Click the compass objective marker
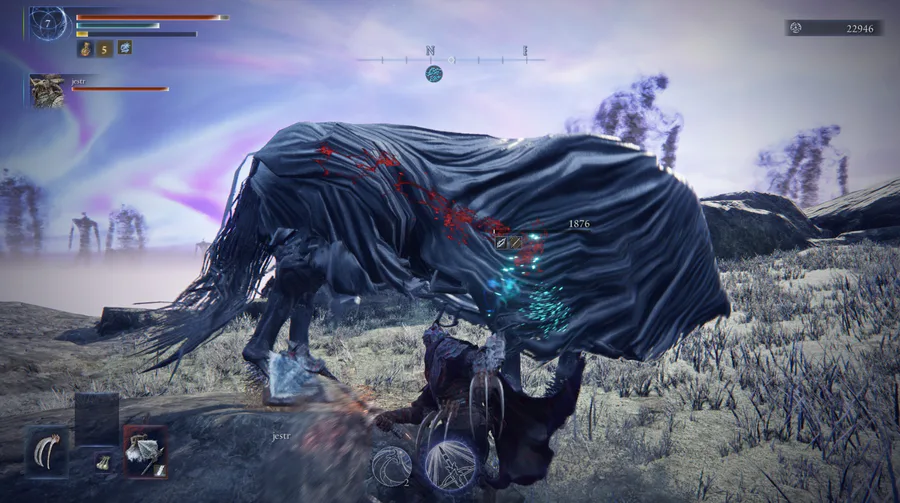Screen dimensions: 900x503 pos(434,73)
